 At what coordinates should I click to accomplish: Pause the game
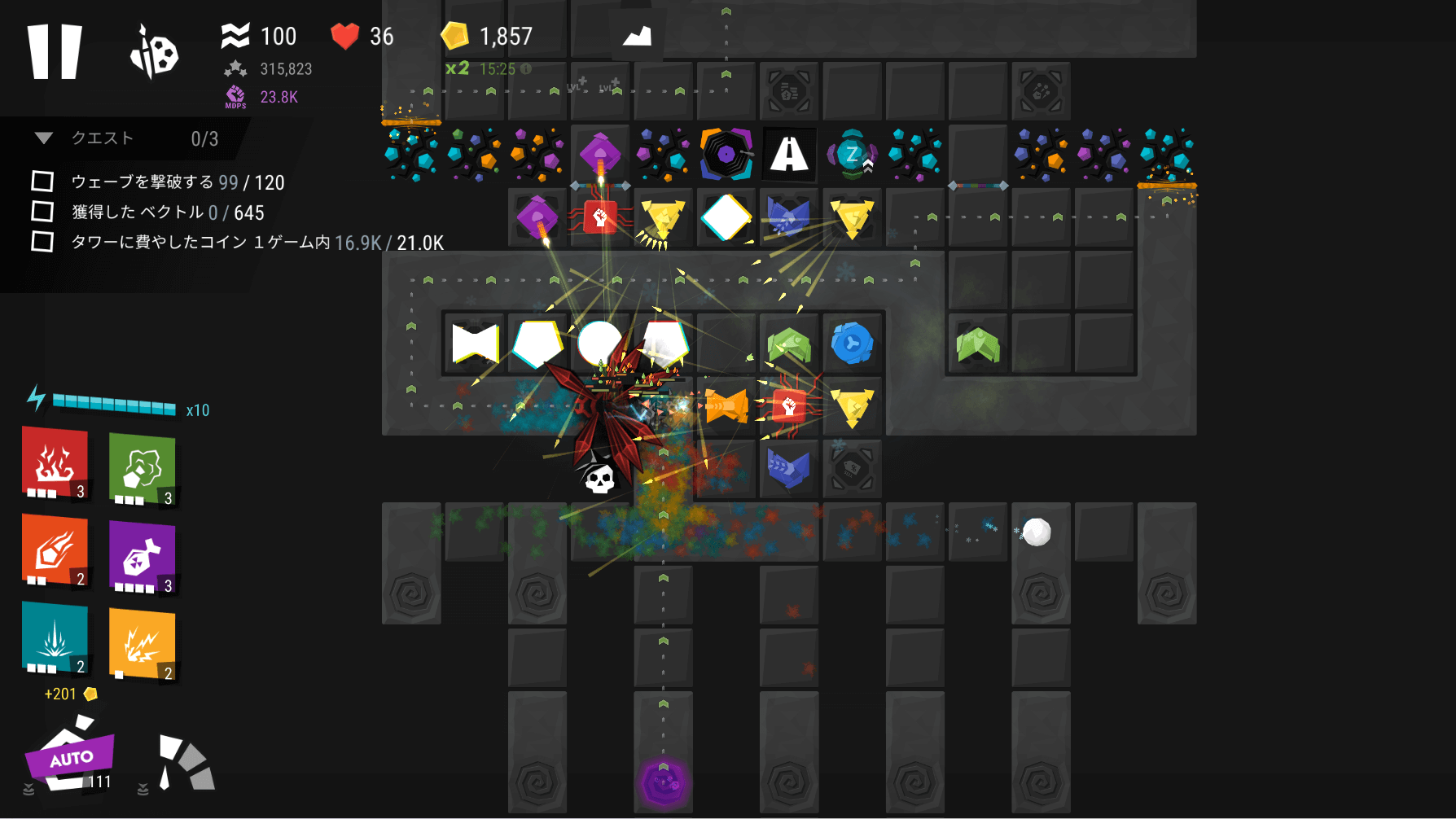pos(55,51)
